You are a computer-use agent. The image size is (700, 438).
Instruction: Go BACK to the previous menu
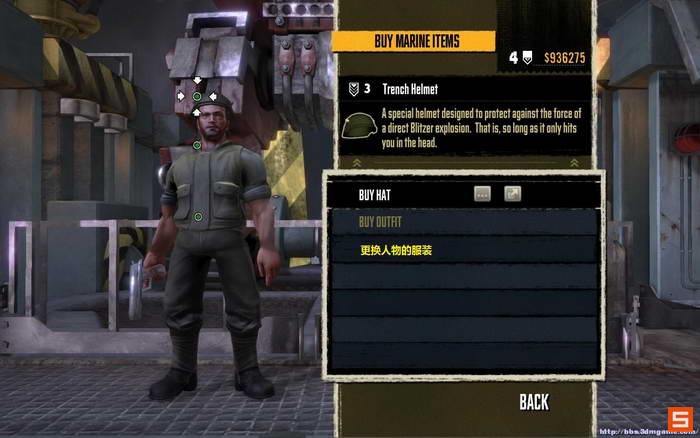pyautogui.click(x=534, y=402)
